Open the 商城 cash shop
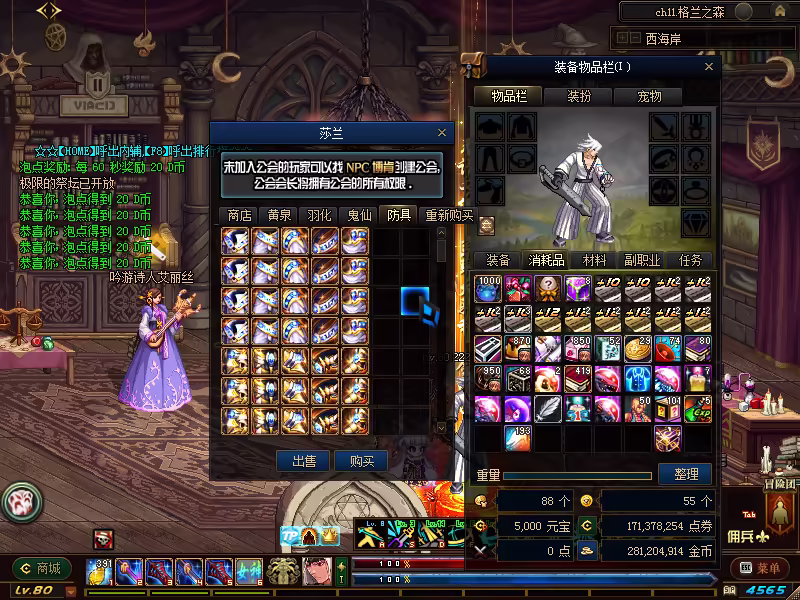This screenshot has width=800, height=600. 42,569
